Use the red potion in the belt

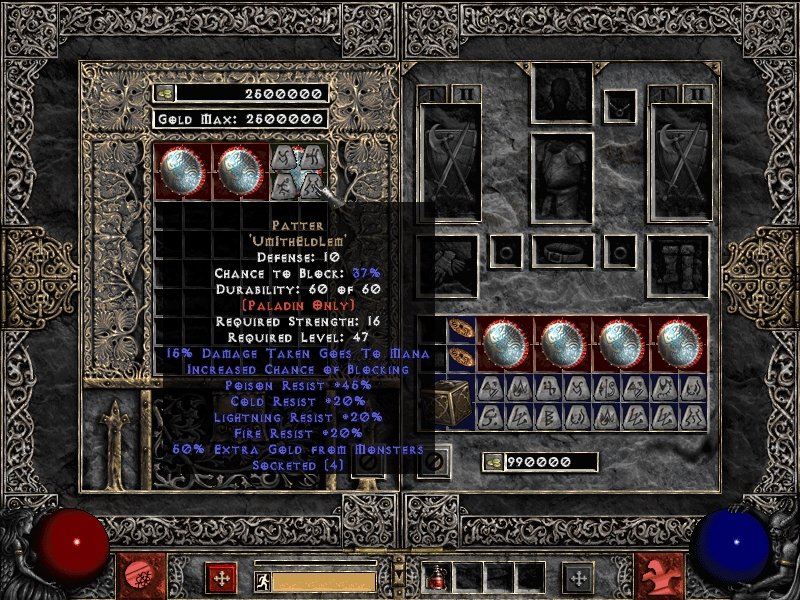pos(437,577)
